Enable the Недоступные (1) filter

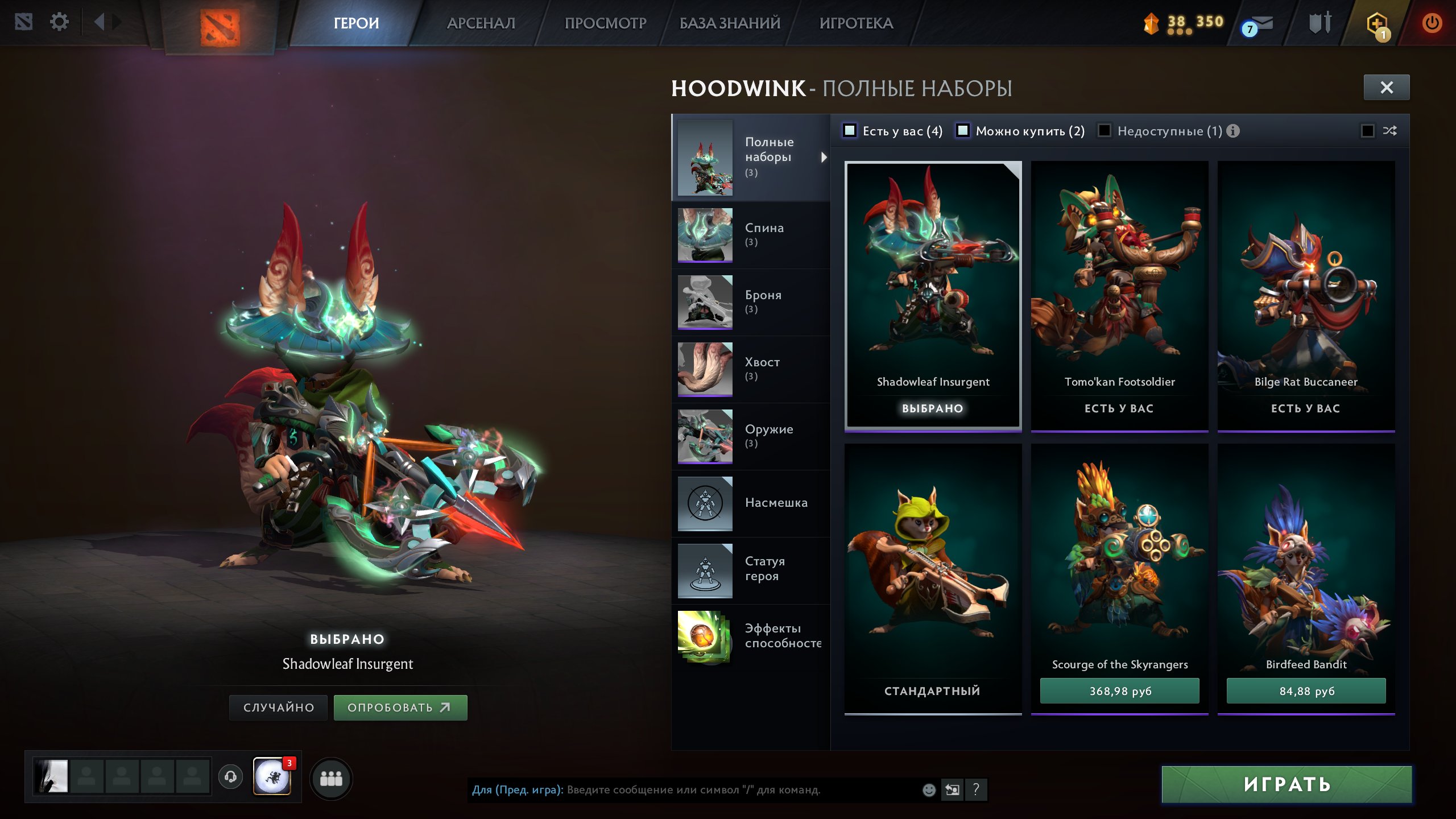click(x=1106, y=131)
